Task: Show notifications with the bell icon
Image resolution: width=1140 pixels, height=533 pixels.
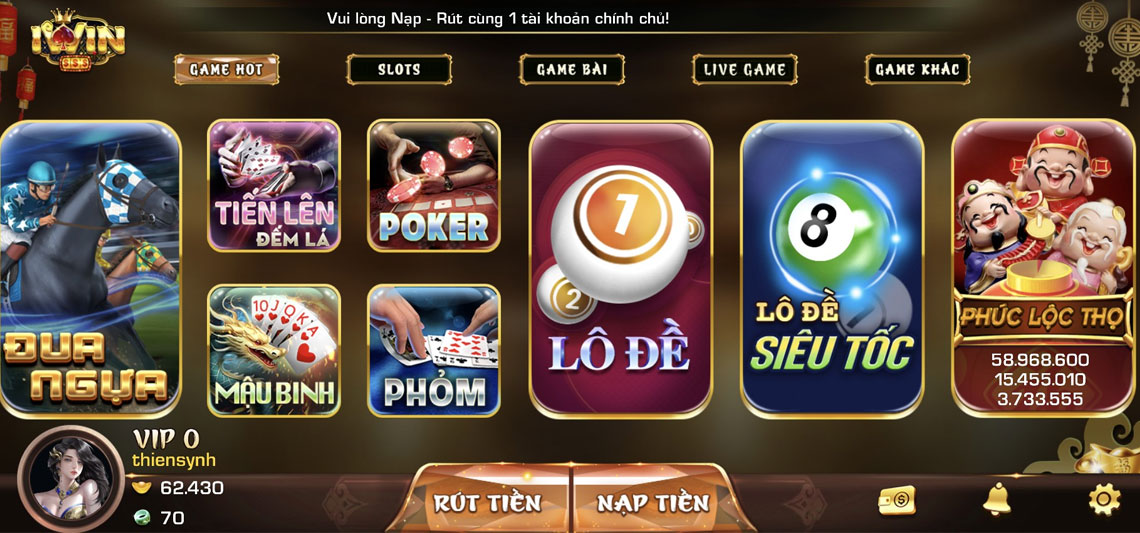Action: (x=996, y=499)
